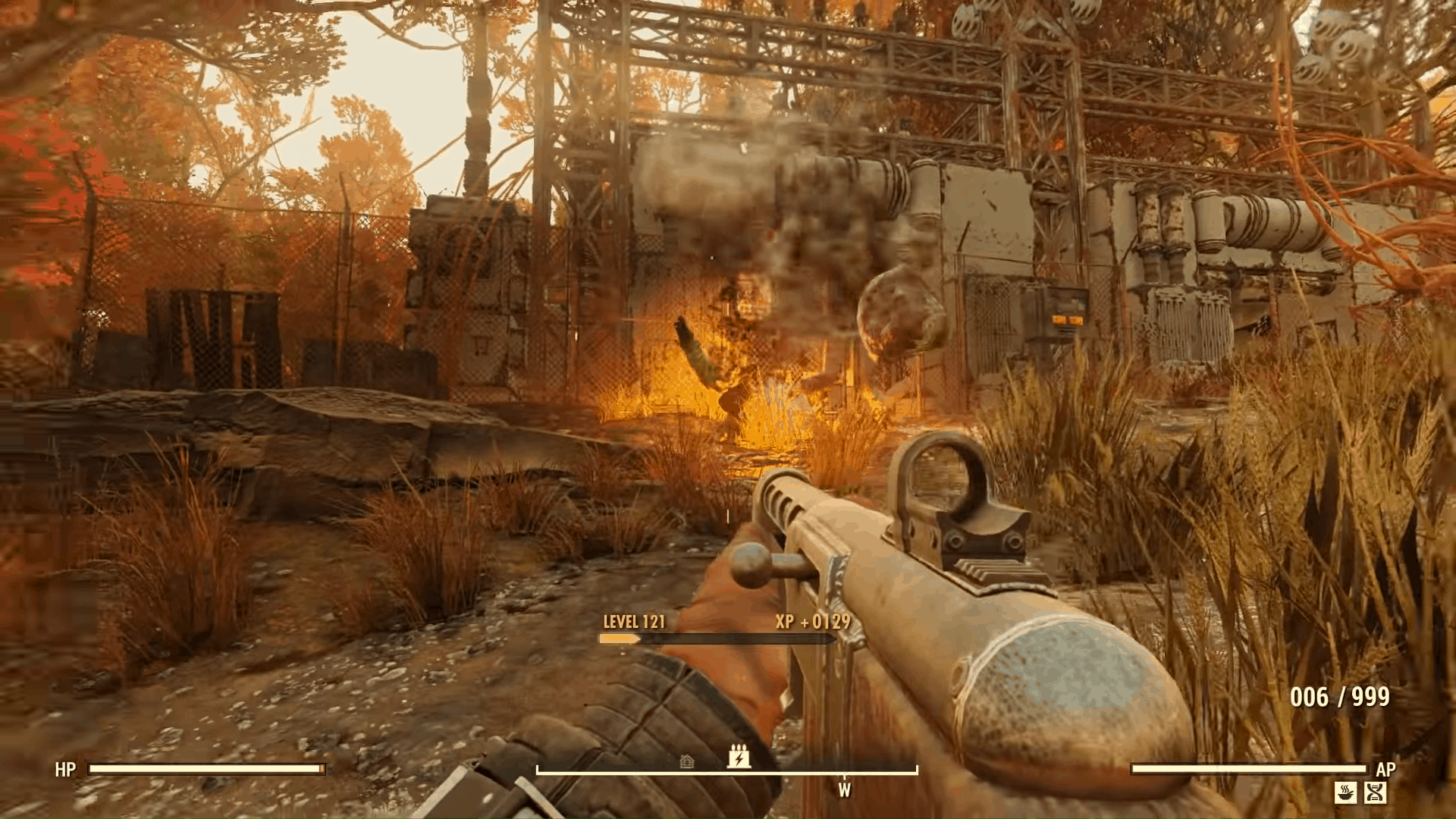Screen dimensions: 1456x819
Task: Select the HP label
Action: pyautogui.click(x=64, y=770)
